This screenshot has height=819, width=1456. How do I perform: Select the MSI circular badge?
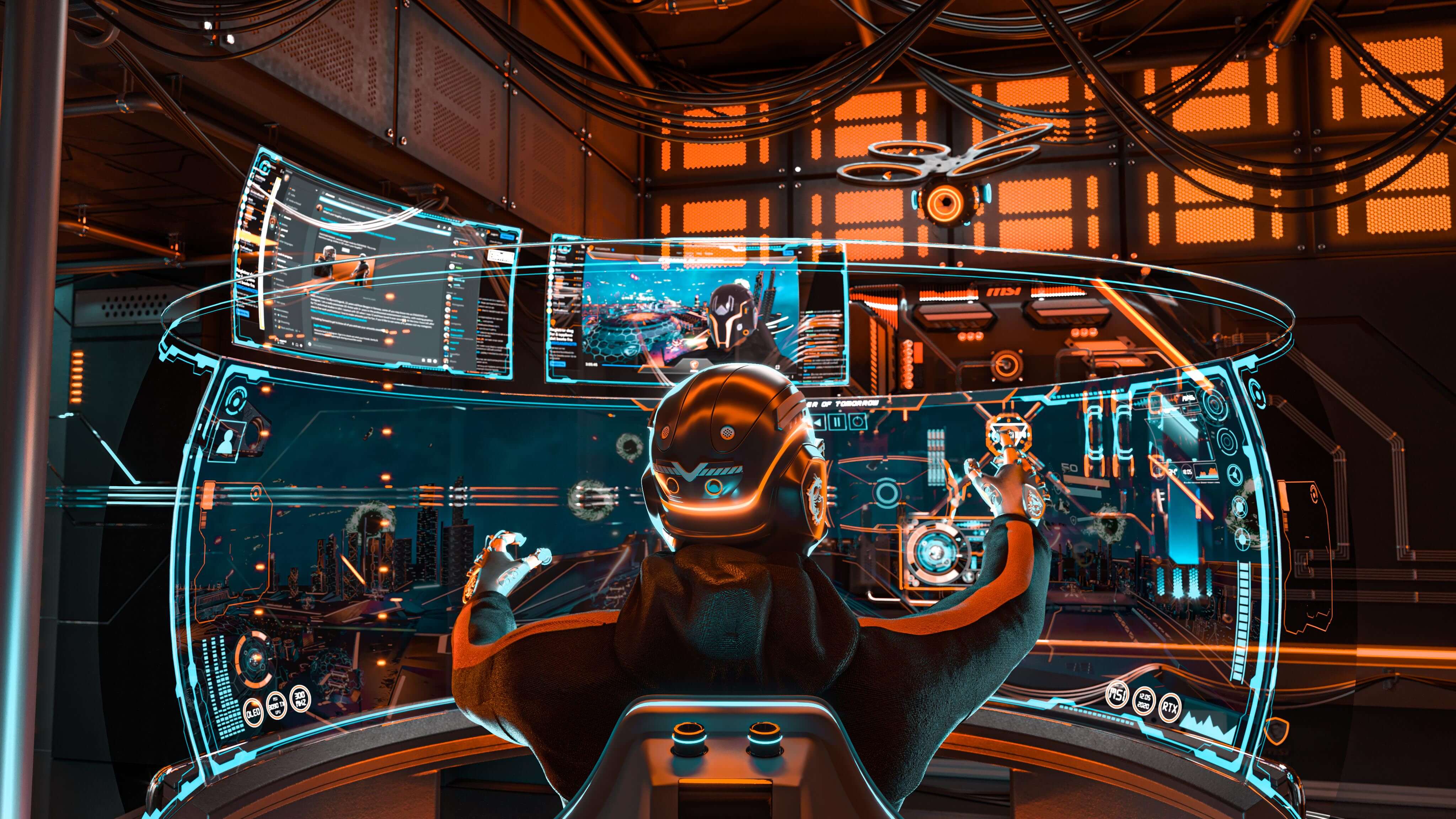click(1116, 694)
